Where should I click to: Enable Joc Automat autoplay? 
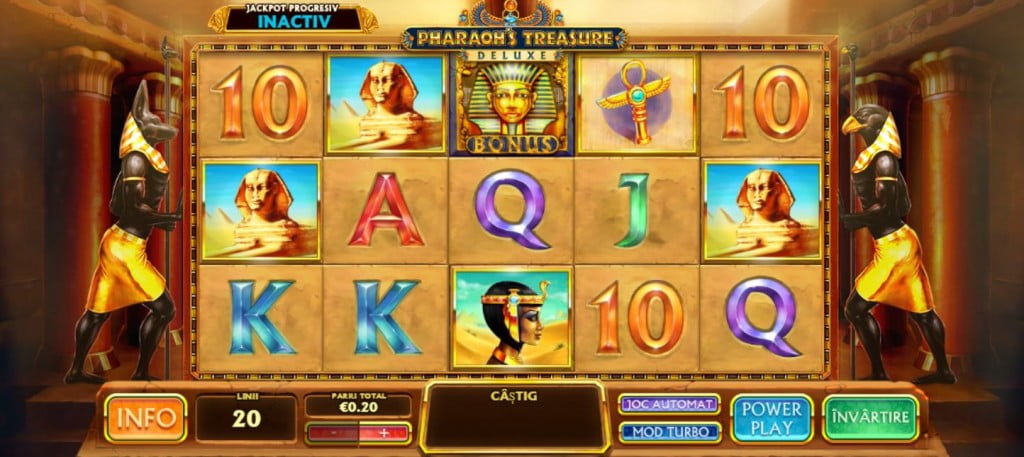click(670, 404)
